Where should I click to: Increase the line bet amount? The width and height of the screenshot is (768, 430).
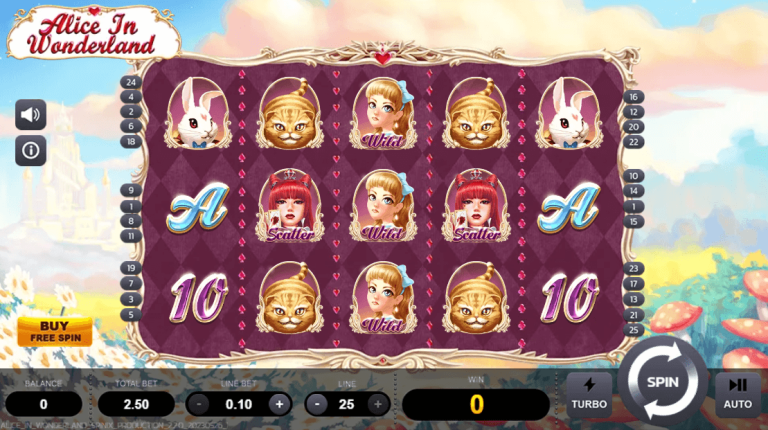click(279, 404)
